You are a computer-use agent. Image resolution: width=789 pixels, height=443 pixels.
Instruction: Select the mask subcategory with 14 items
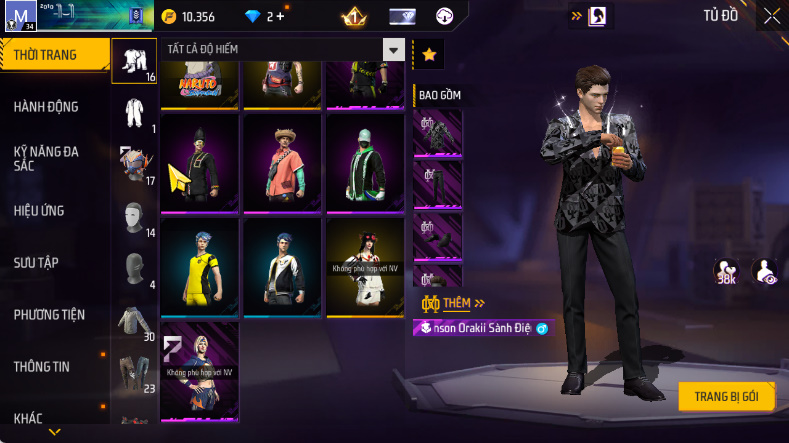tap(133, 220)
